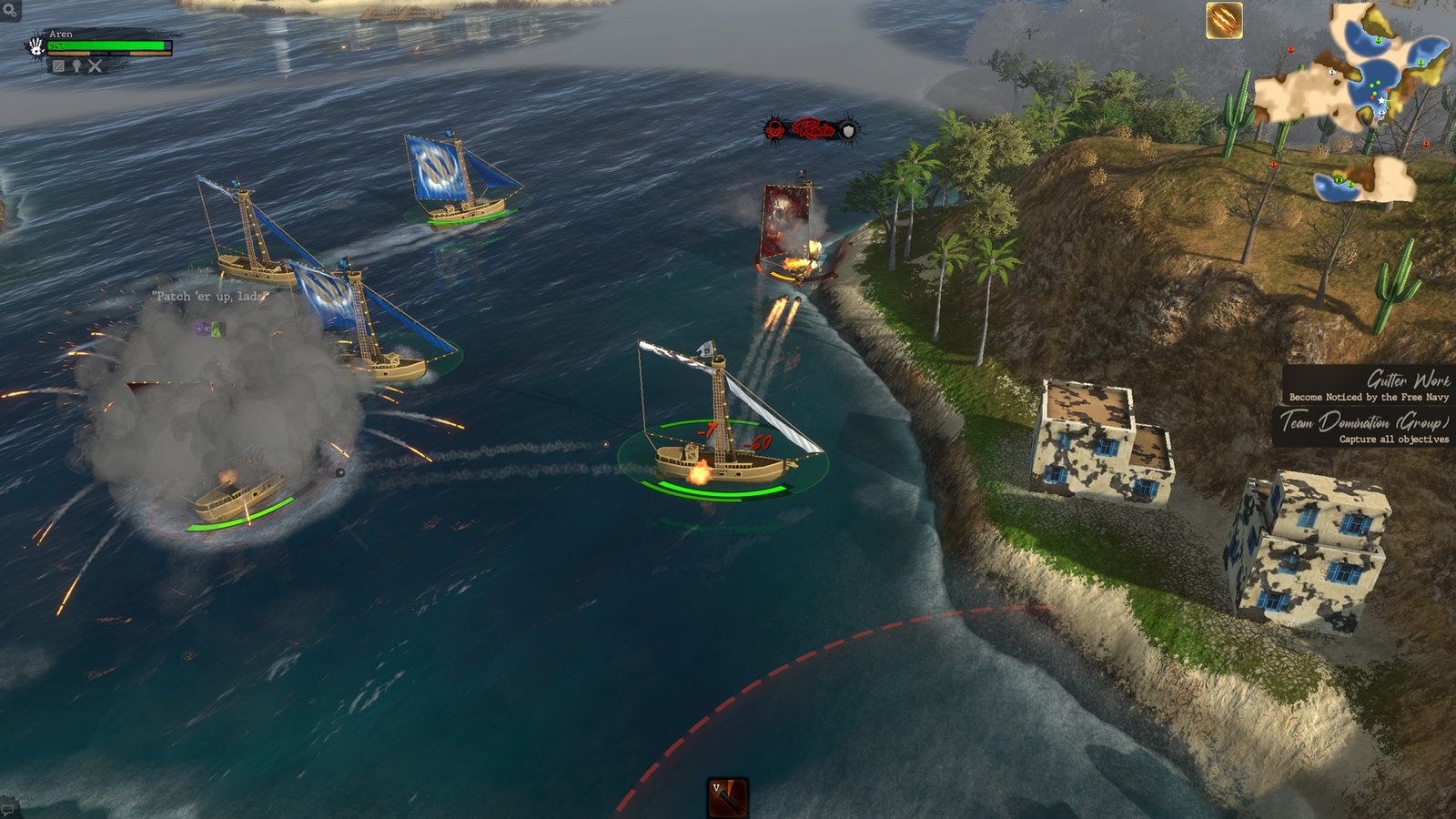Viewport: 1456px width, 819px height.
Task: Click the white handprint faction emblem
Action: 35,45
